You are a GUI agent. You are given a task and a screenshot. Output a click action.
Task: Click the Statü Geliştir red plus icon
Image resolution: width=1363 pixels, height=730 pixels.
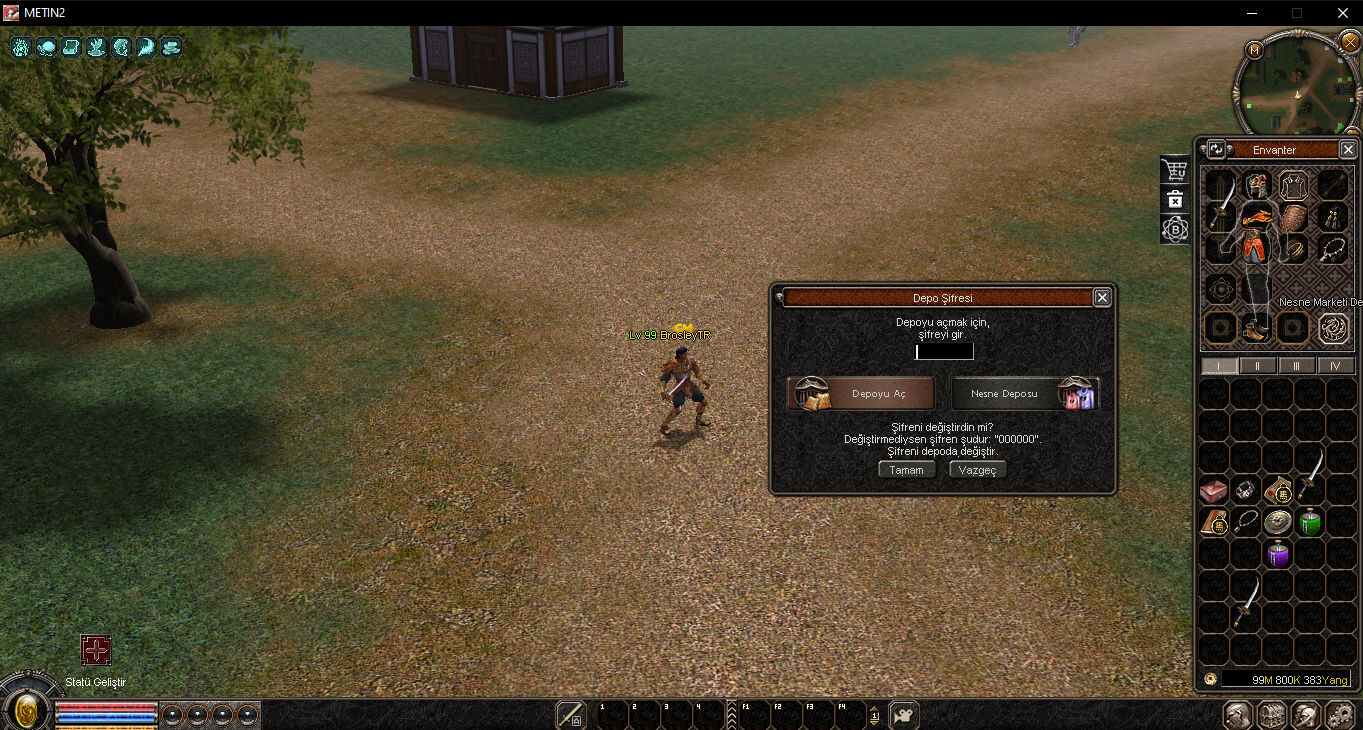click(96, 651)
